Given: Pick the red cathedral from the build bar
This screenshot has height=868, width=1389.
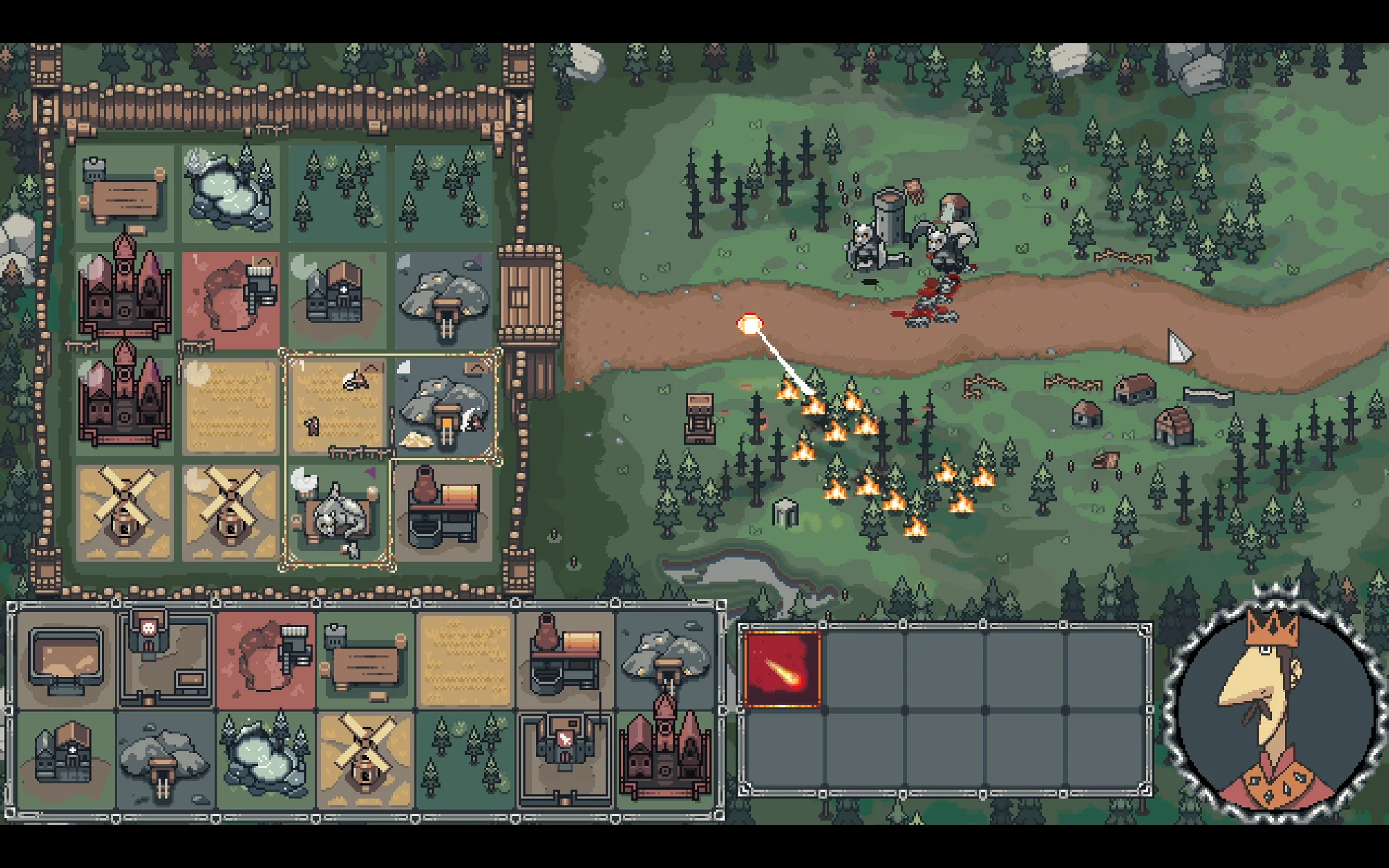Looking at the screenshot, I should tap(666, 758).
